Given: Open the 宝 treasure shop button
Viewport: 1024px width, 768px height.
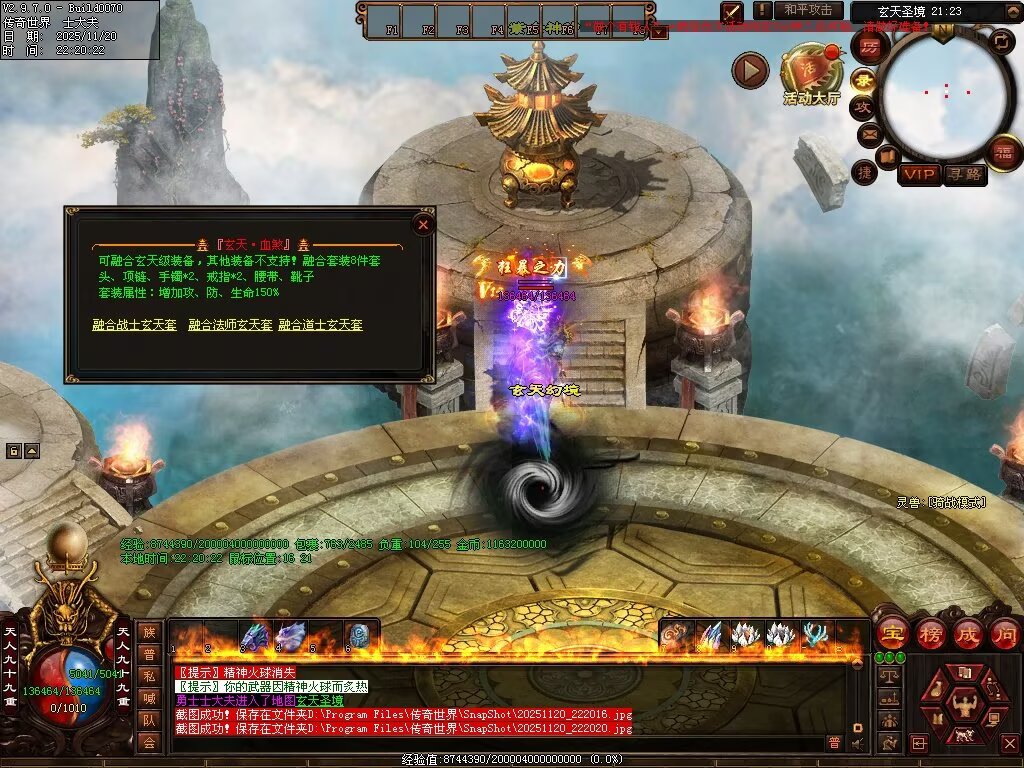Looking at the screenshot, I should click(x=892, y=633).
